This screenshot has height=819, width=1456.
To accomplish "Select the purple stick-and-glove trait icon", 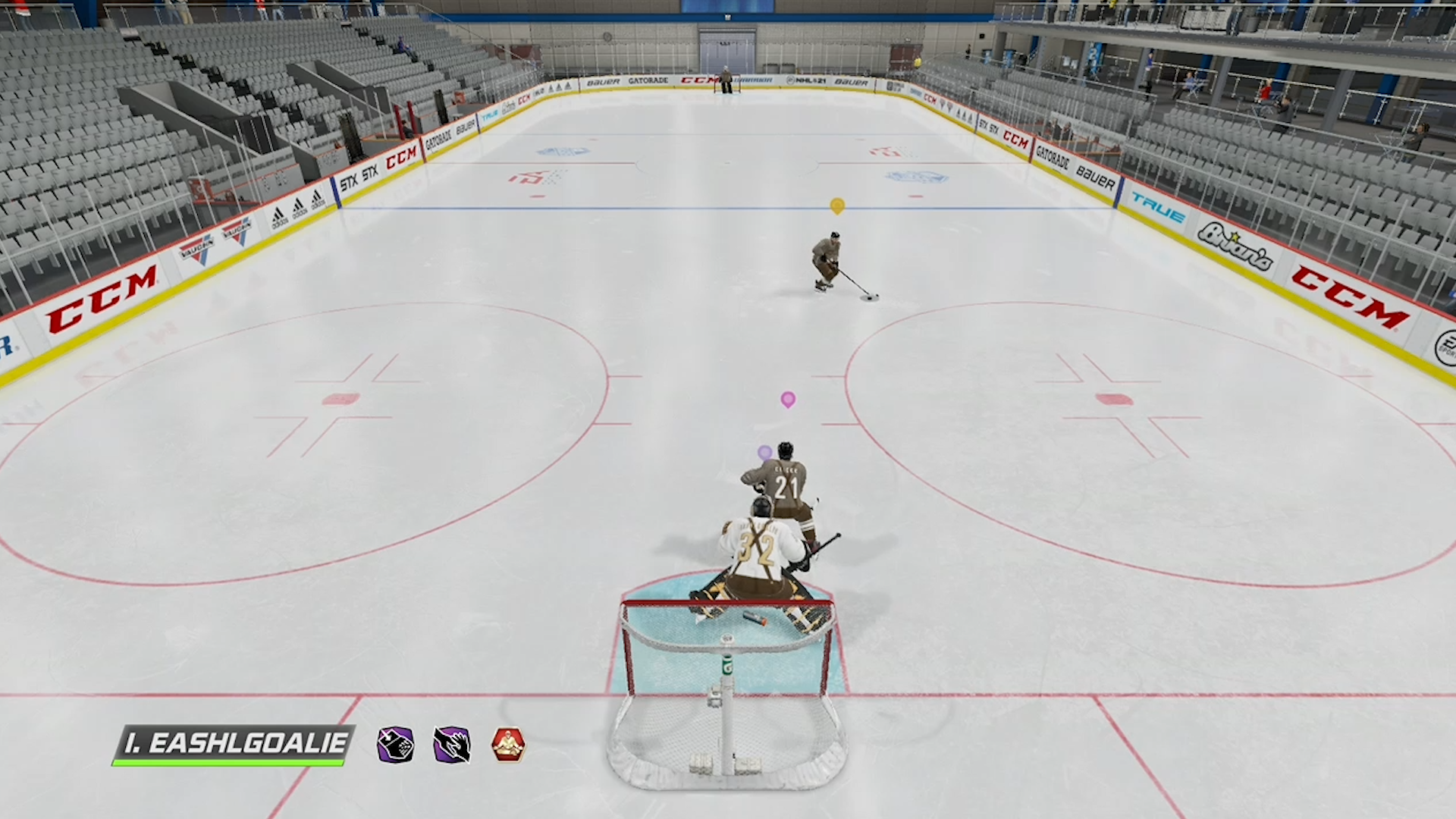I will pyautogui.click(x=452, y=745).
